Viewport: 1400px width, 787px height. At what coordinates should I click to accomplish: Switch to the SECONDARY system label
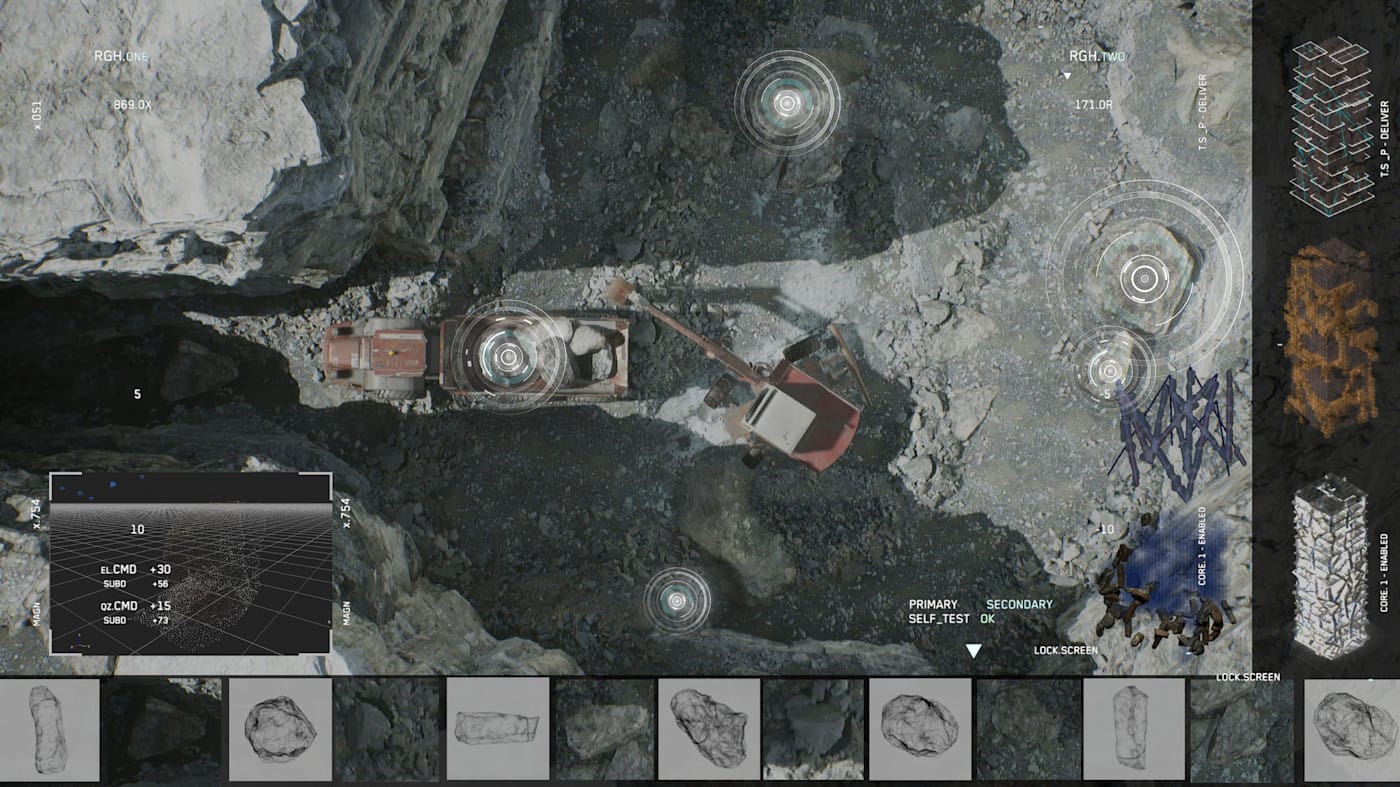[1019, 604]
